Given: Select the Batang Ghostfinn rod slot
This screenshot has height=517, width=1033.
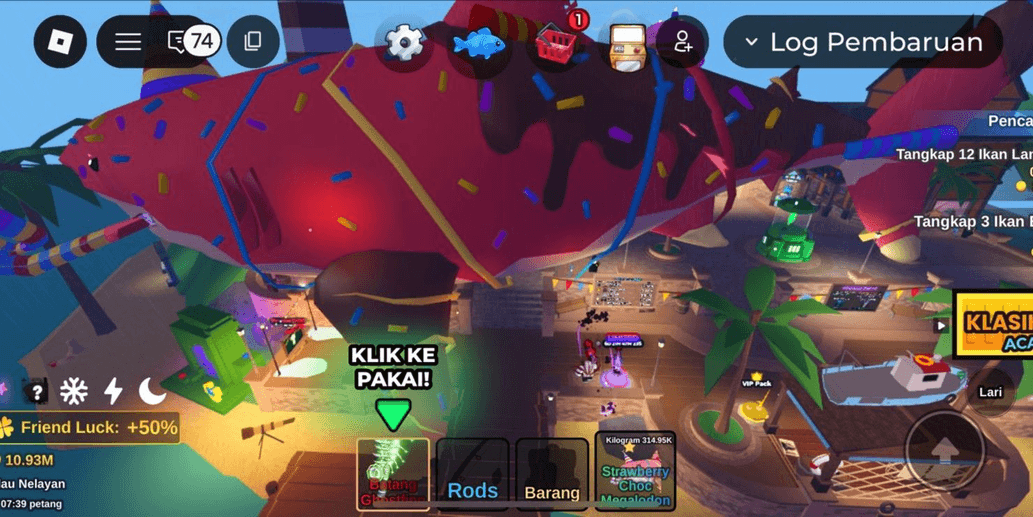Looking at the screenshot, I should 393,474.
